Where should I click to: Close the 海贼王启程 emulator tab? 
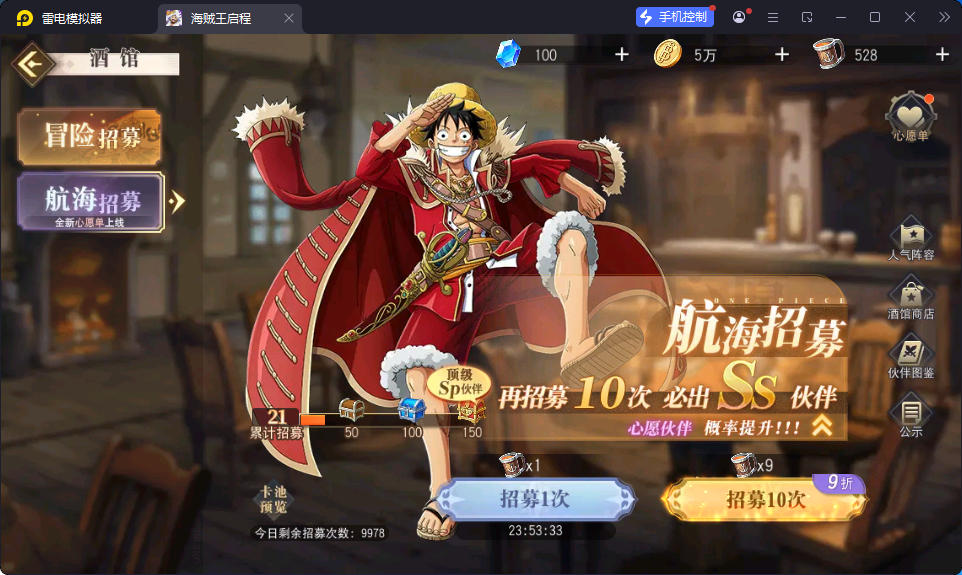pyautogui.click(x=289, y=18)
